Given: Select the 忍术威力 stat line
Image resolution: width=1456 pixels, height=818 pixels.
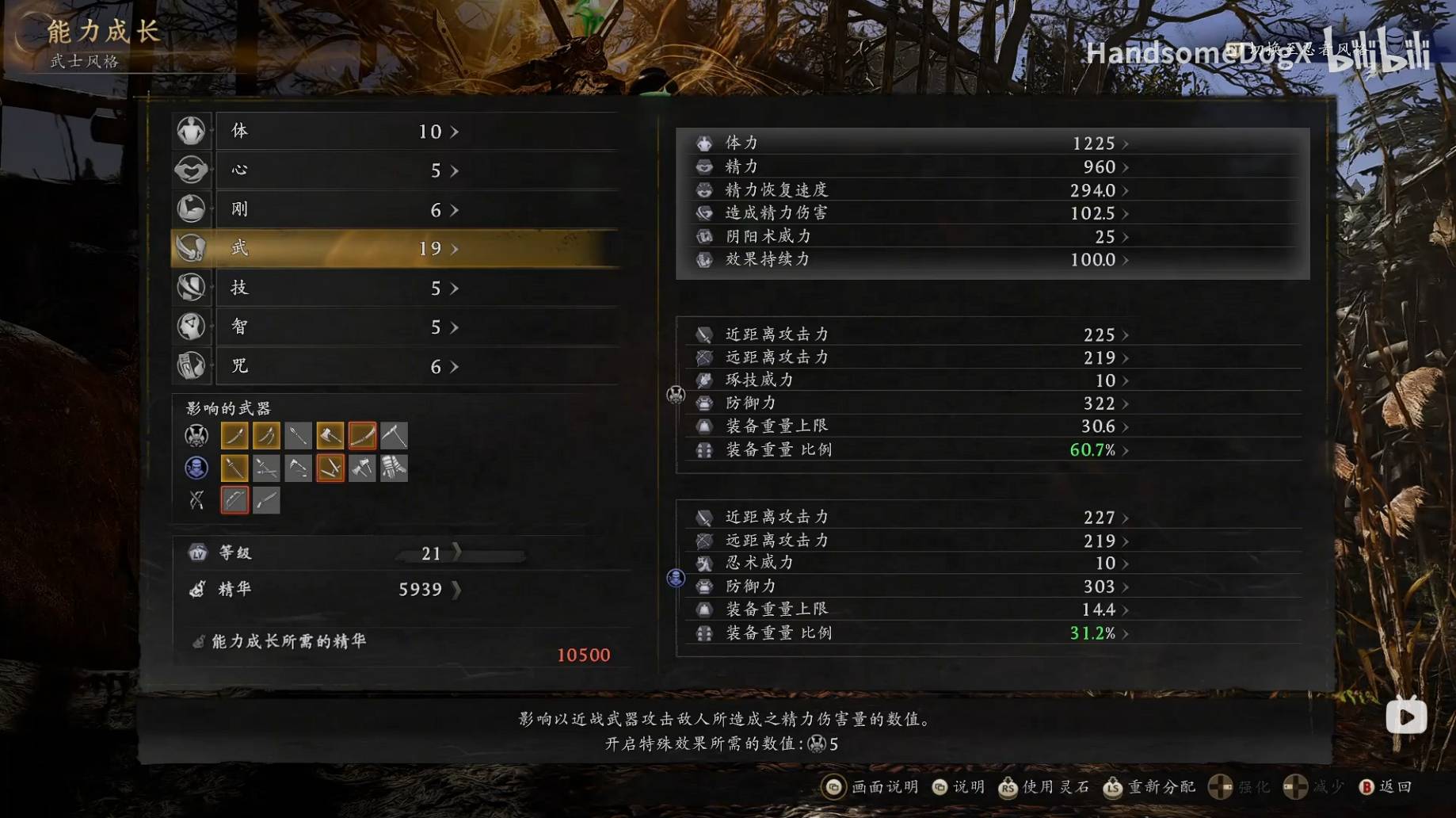Looking at the screenshot, I should 911,563.
